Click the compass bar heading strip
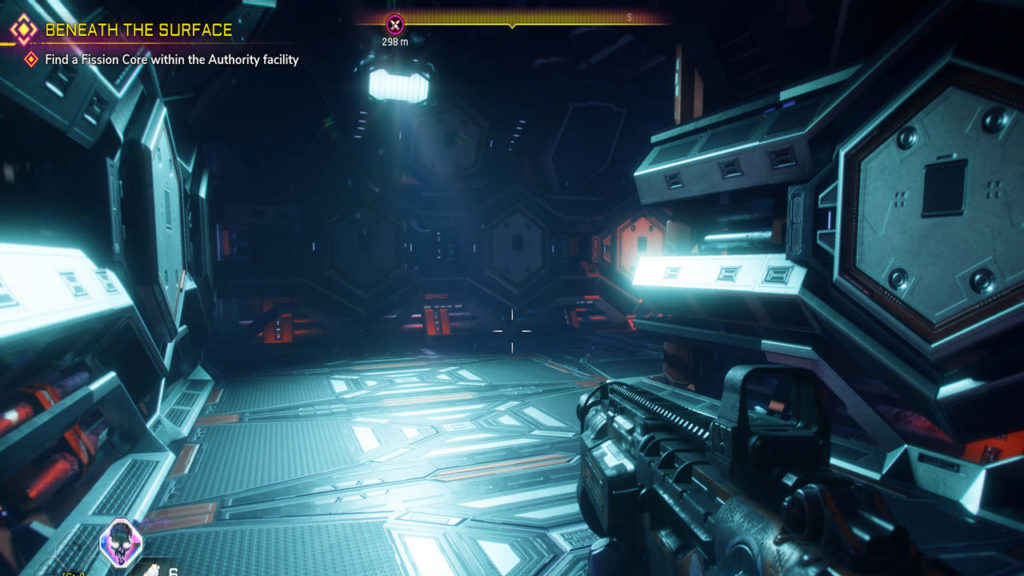This screenshot has height=576, width=1024. tap(513, 18)
